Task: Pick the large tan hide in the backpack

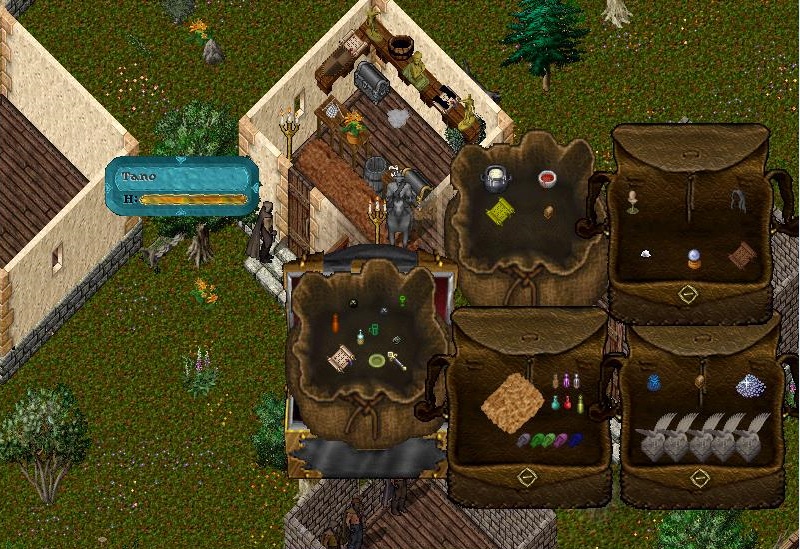Action: coord(512,401)
